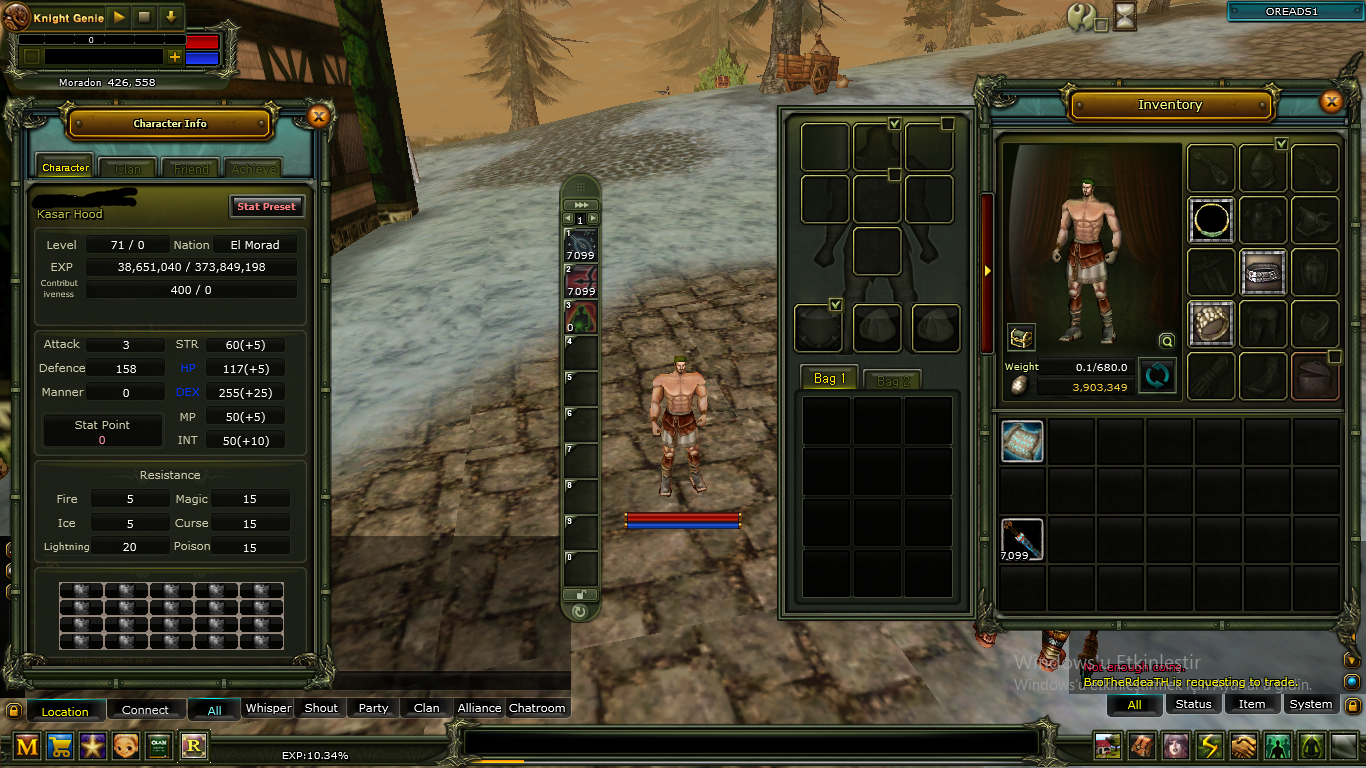Select the Party chat tab
1366x768 pixels.
[x=373, y=708]
